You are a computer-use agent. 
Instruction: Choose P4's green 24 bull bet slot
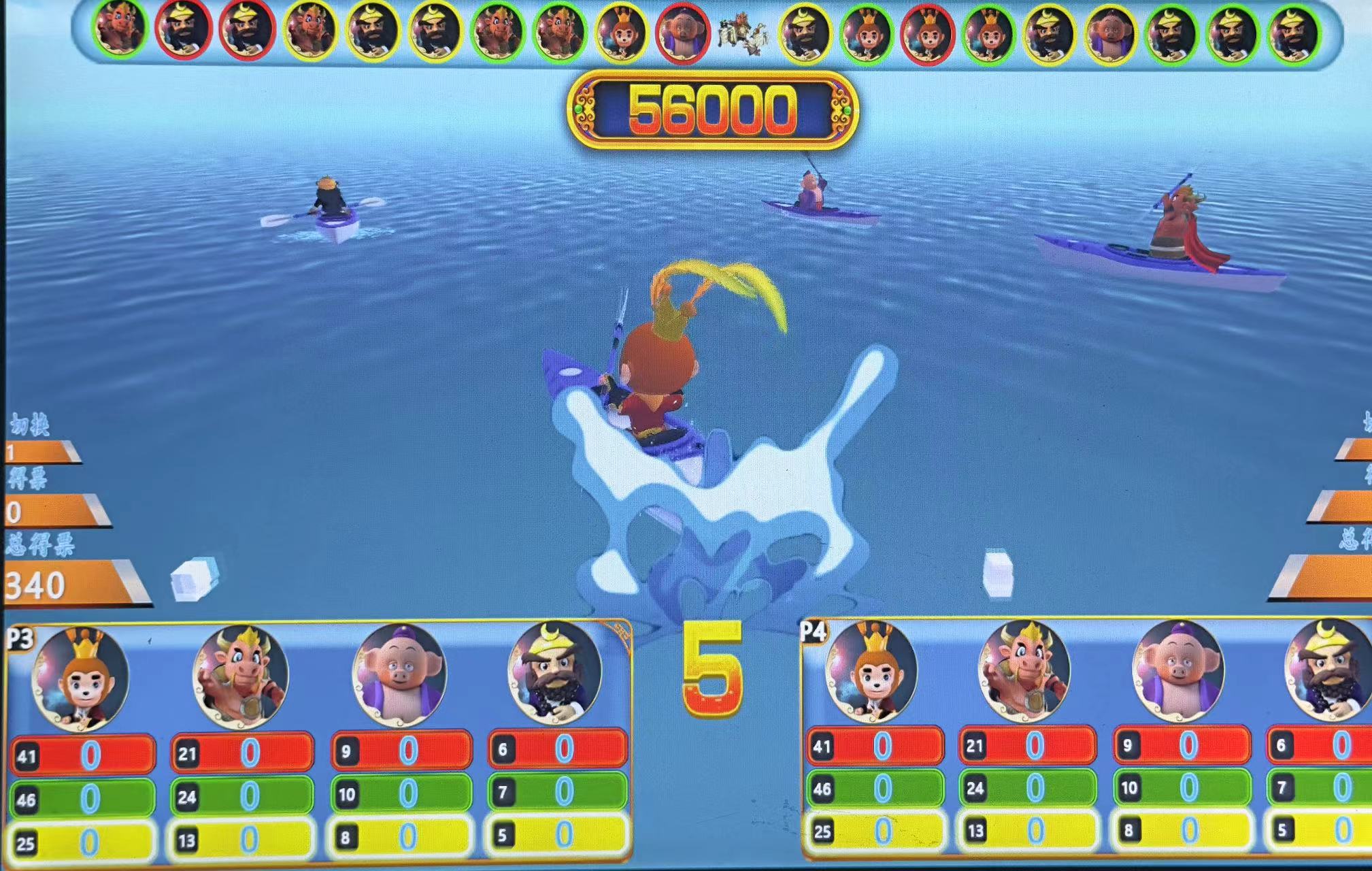coord(1027,788)
